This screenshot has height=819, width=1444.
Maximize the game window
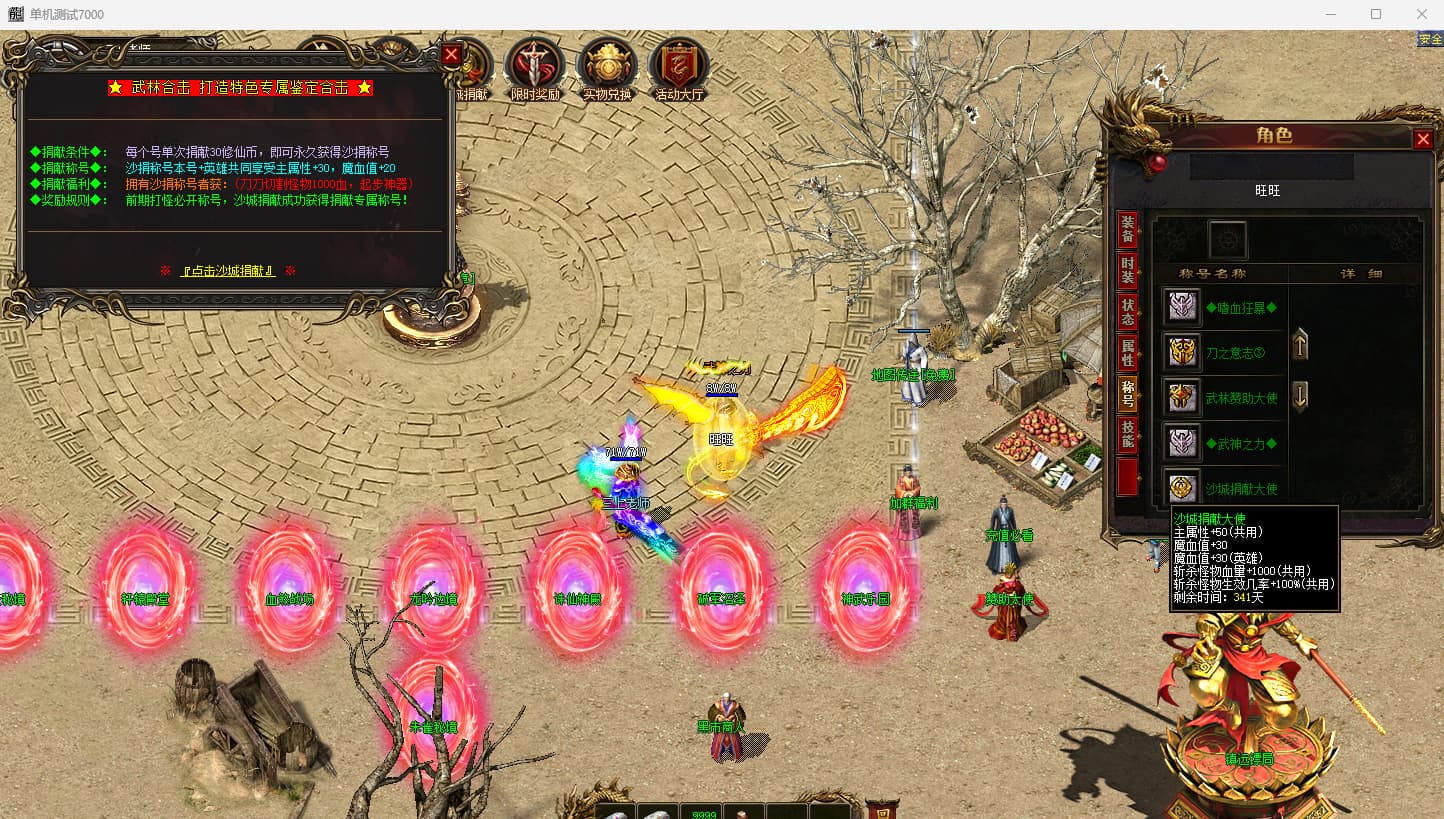1376,14
